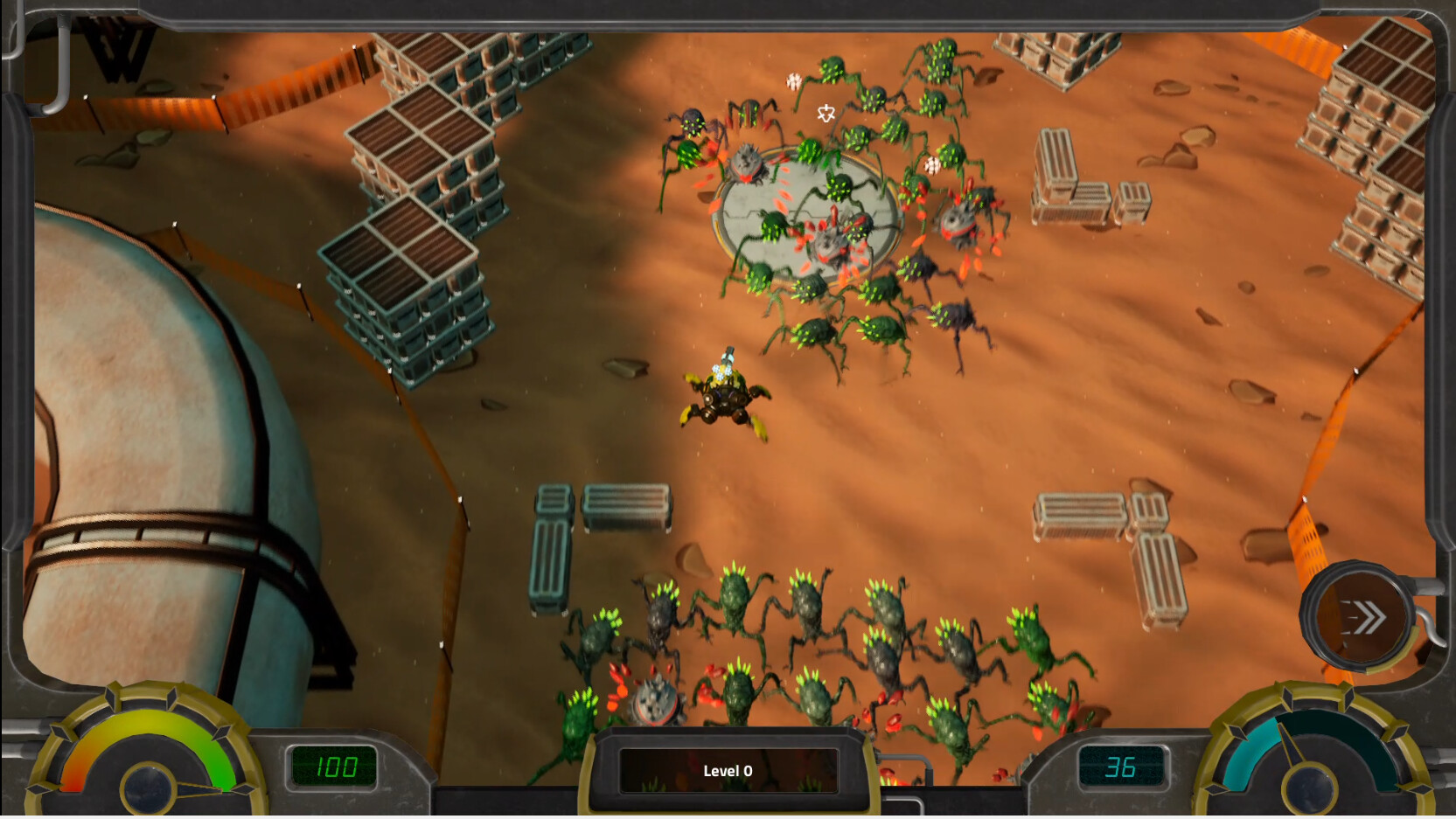Screen dimensions: 1456x819
Task: Click the player's rover vehicle
Action: 724,398
